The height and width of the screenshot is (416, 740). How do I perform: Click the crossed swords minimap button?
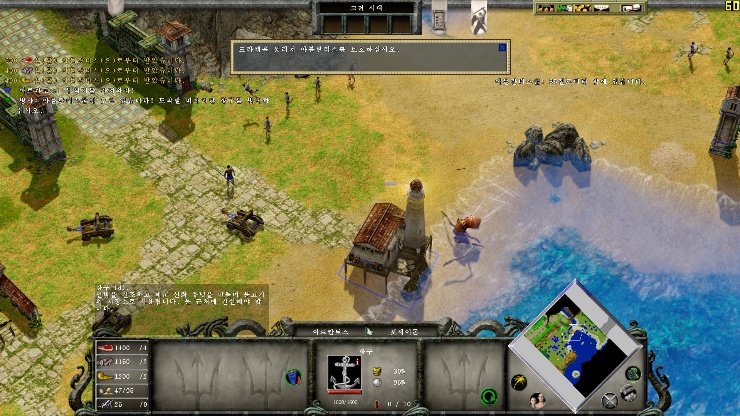611,402
